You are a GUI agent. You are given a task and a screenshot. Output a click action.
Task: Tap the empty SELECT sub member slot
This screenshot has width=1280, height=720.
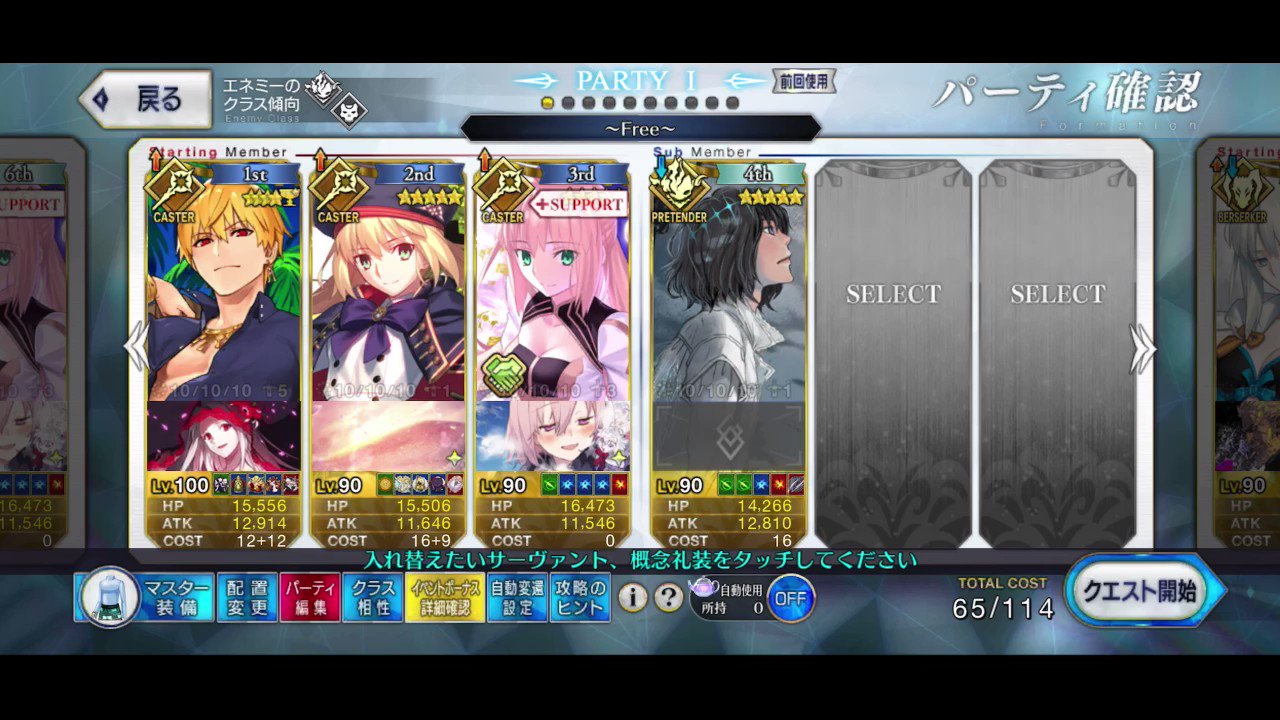(x=893, y=294)
